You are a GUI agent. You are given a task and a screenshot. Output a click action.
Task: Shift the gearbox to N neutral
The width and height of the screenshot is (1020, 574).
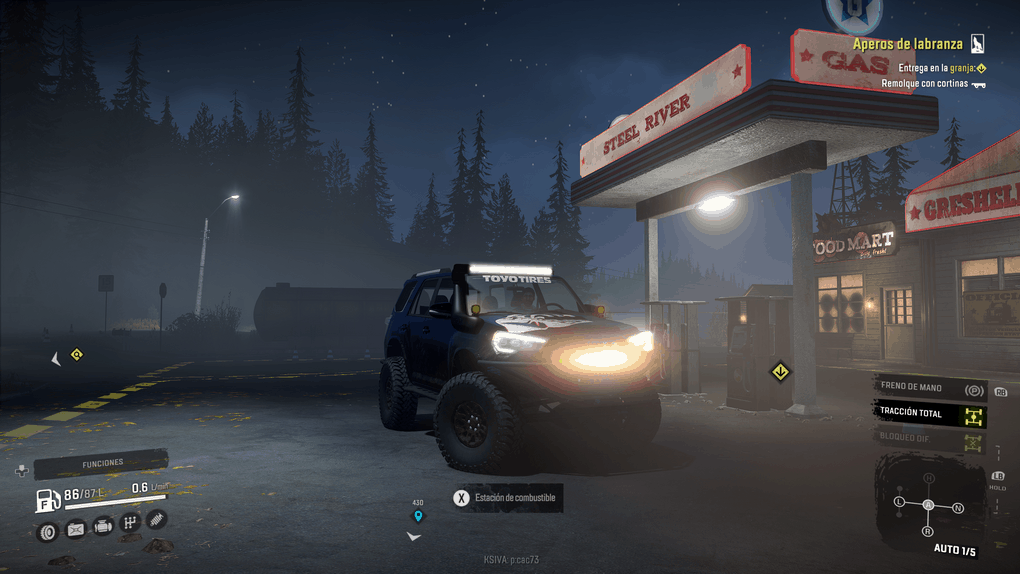958,509
